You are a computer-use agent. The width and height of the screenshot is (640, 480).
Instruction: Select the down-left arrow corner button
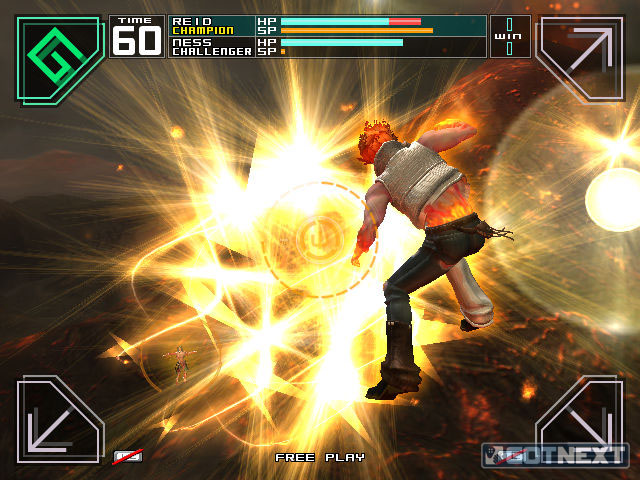coord(60,419)
